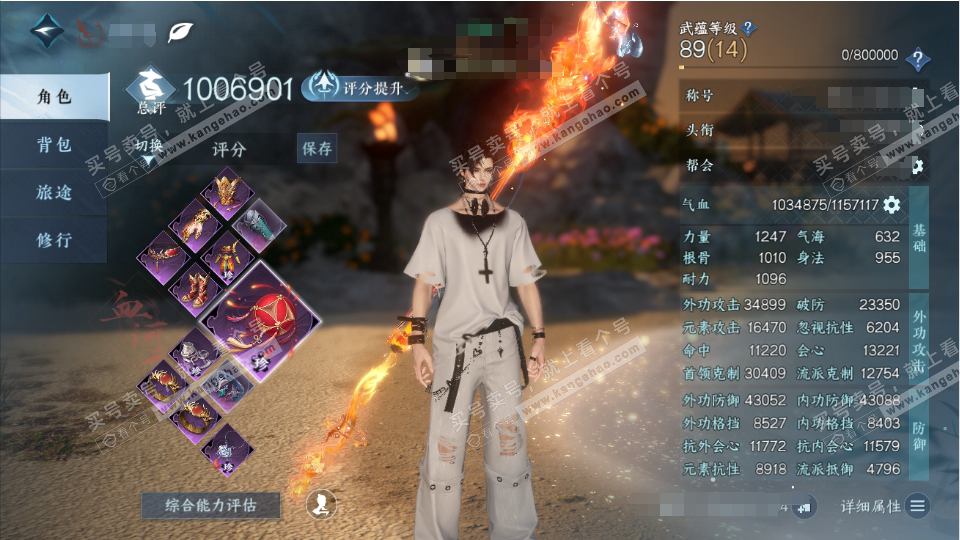The image size is (960, 540).
Task: Show the 基础 basic stats section
Action: coord(919,236)
